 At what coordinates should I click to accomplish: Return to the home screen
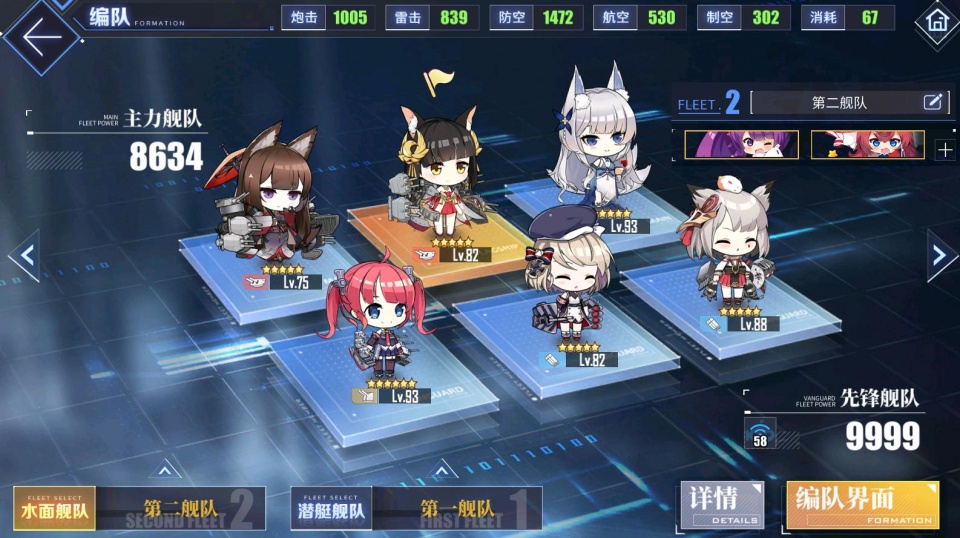(x=937, y=21)
